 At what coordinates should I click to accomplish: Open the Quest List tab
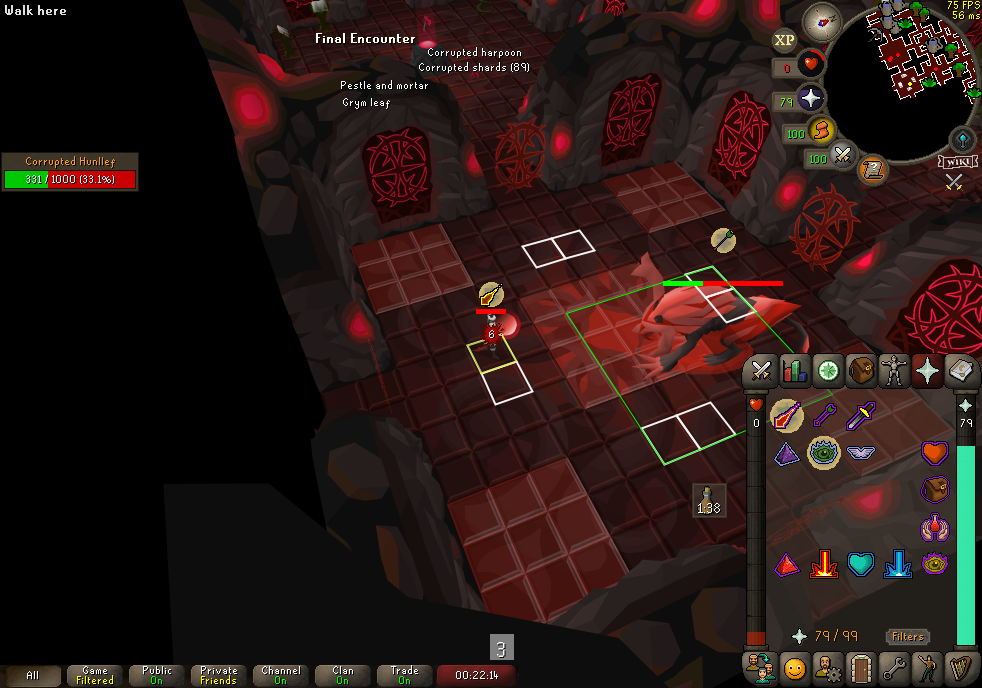(827, 371)
